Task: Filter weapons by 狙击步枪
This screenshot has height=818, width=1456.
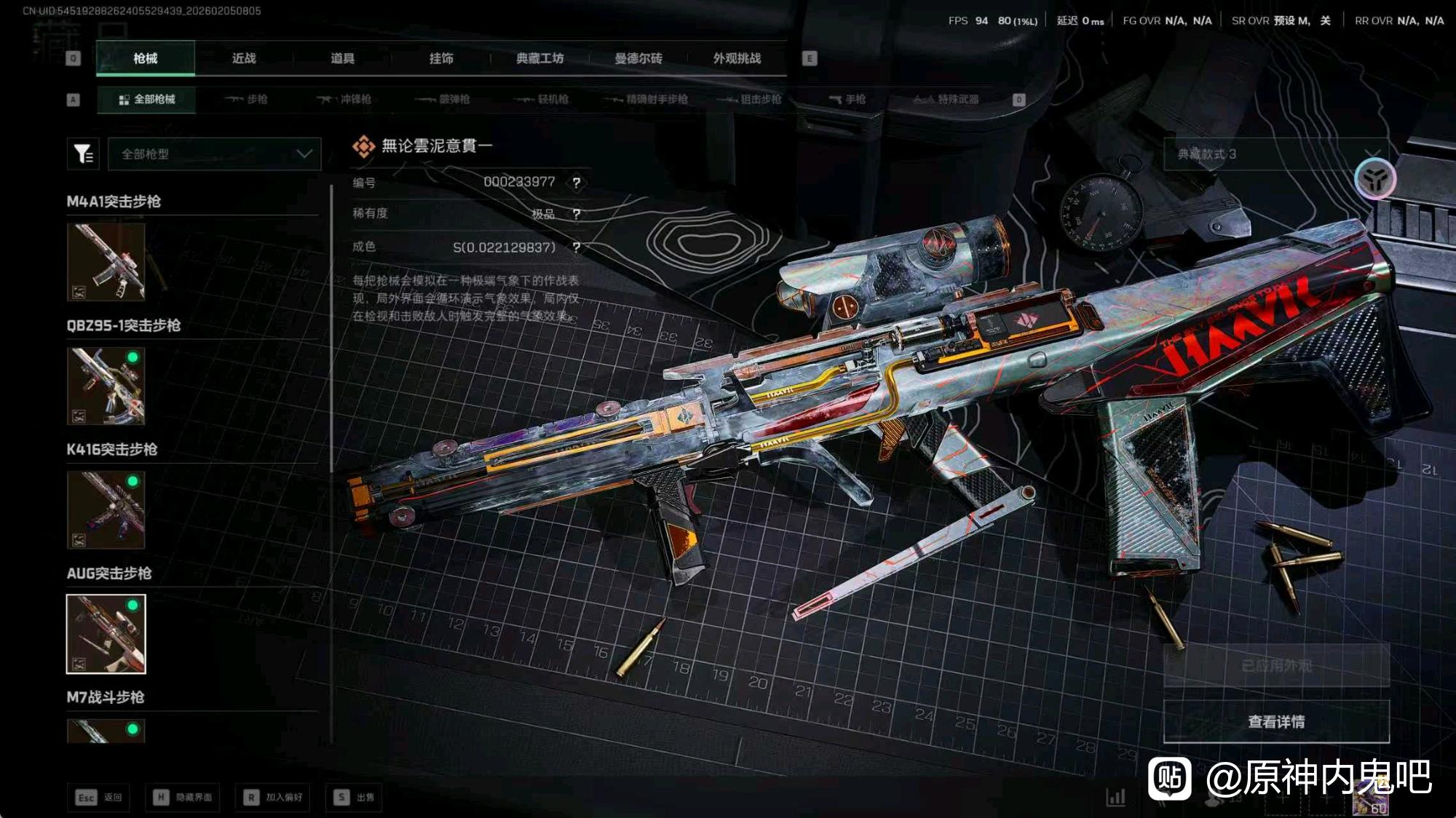Action: tap(749, 99)
